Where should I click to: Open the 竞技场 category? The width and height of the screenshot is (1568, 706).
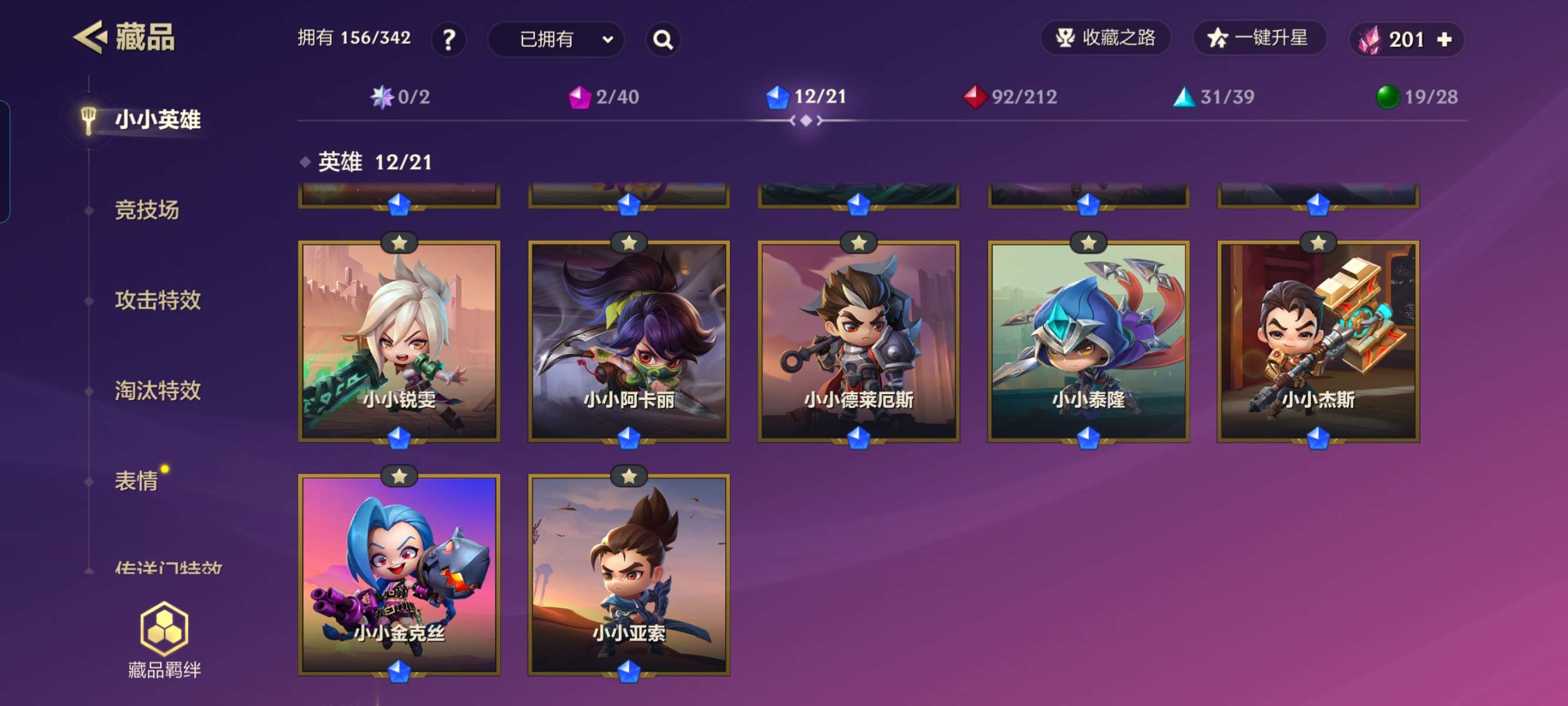coord(147,210)
